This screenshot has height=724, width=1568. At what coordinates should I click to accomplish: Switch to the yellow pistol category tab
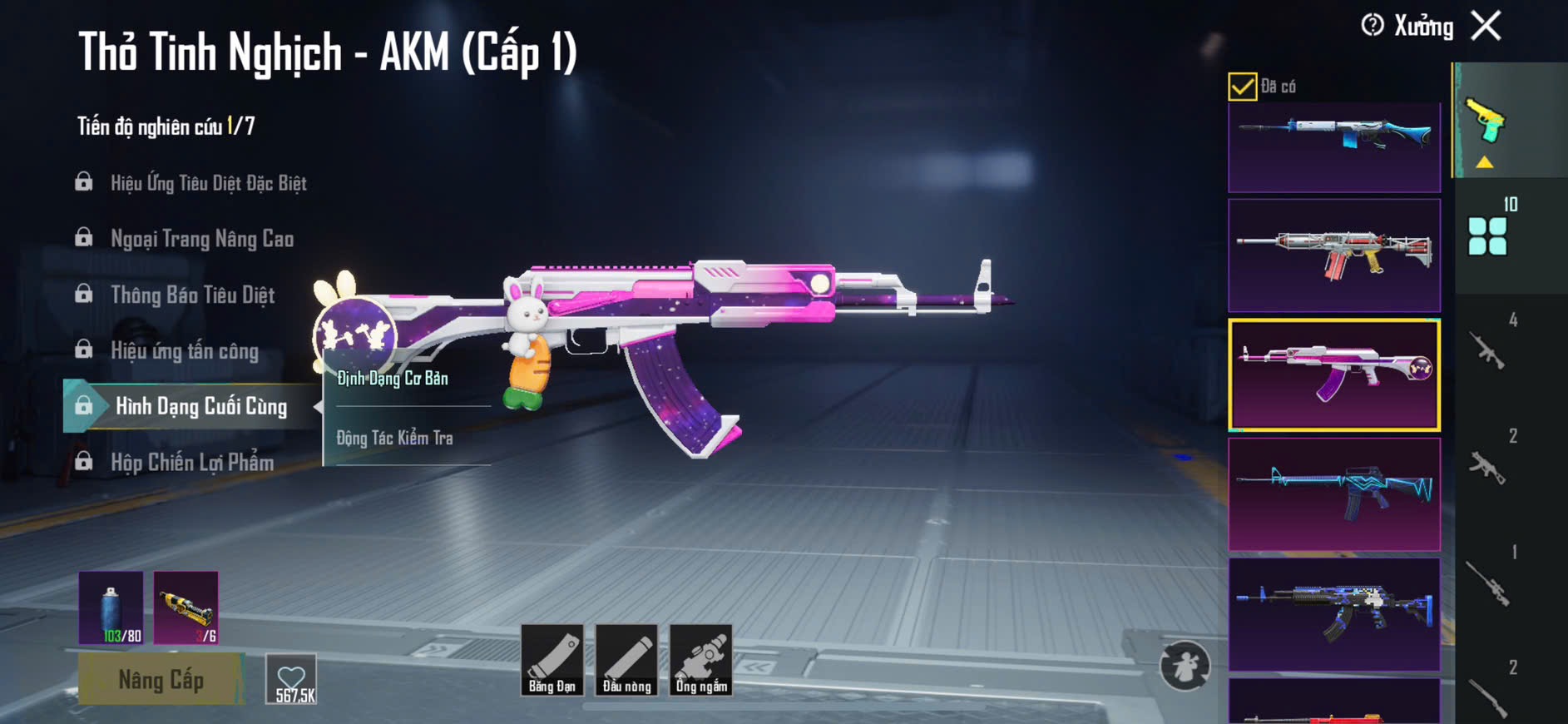point(1486,122)
